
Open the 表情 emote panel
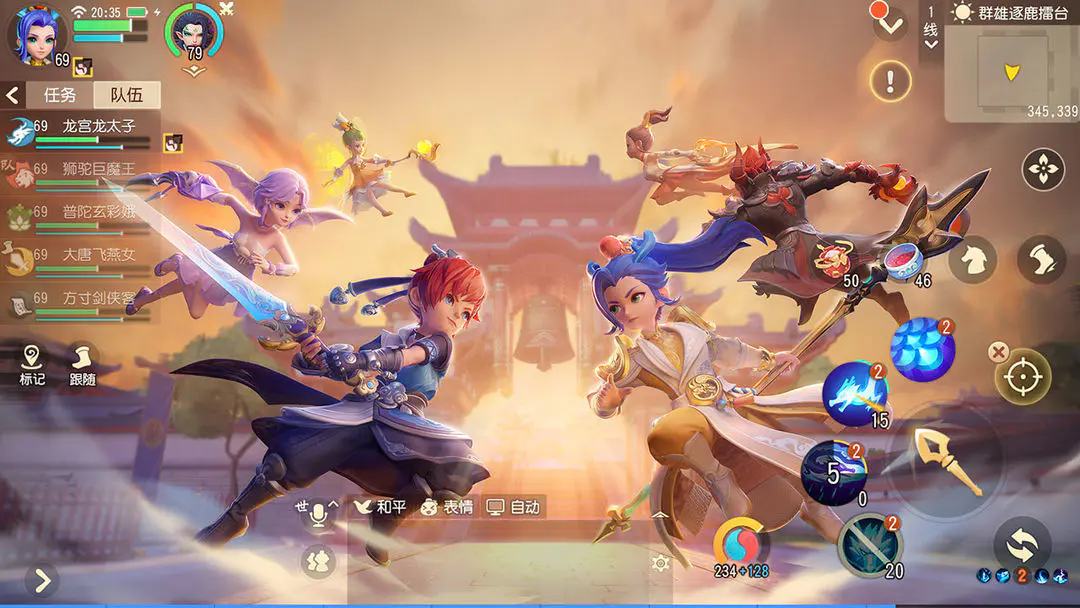point(446,507)
